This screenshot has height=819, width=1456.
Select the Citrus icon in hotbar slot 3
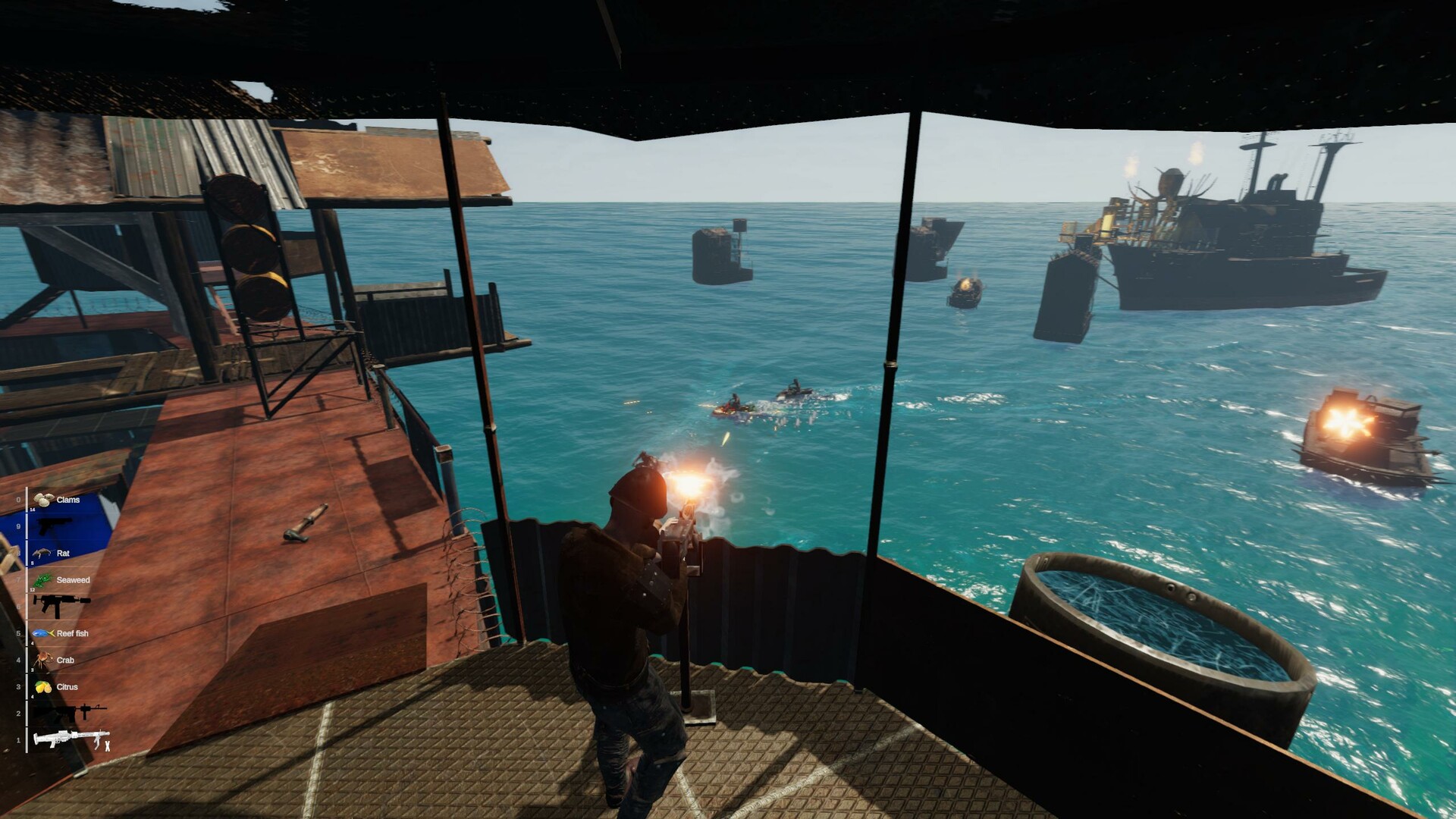[42, 688]
